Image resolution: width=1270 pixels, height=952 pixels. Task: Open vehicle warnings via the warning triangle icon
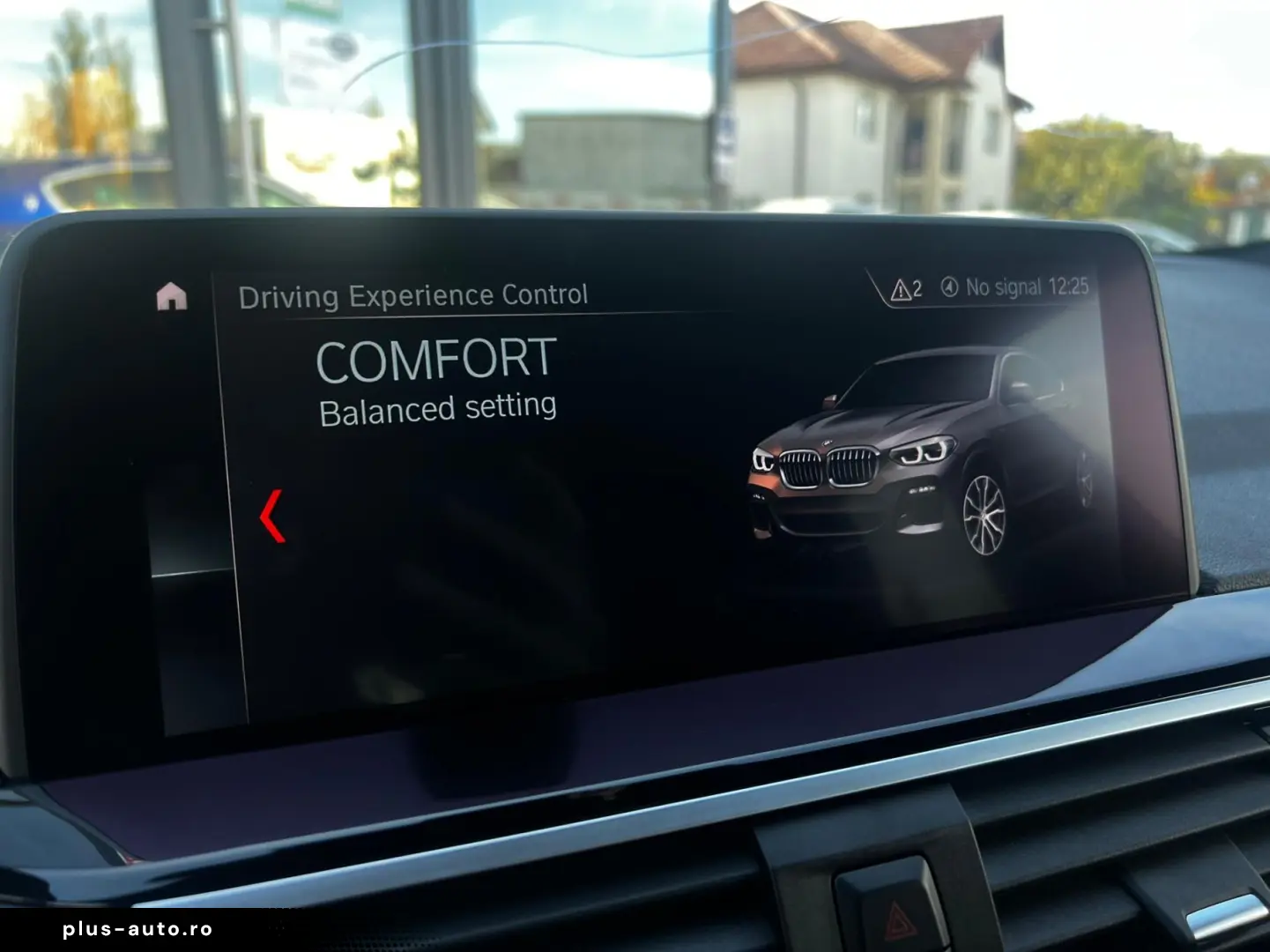click(900, 286)
